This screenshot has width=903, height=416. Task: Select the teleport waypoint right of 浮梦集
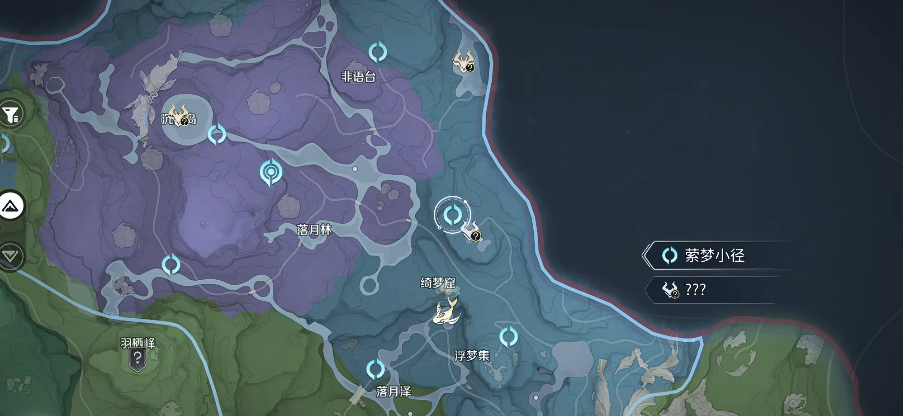pyautogui.click(x=508, y=336)
